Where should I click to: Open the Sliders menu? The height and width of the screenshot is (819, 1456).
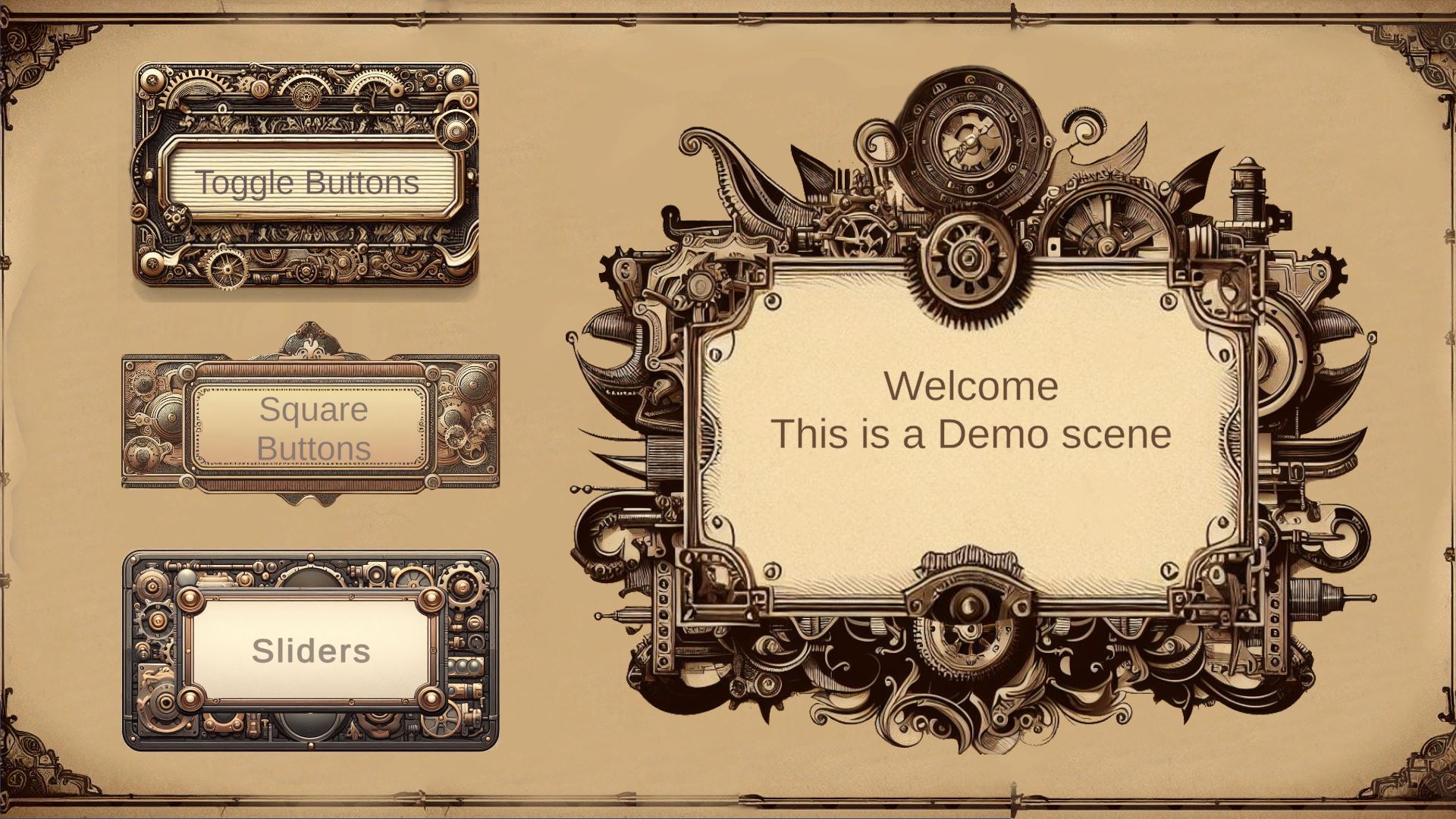click(x=312, y=650)
